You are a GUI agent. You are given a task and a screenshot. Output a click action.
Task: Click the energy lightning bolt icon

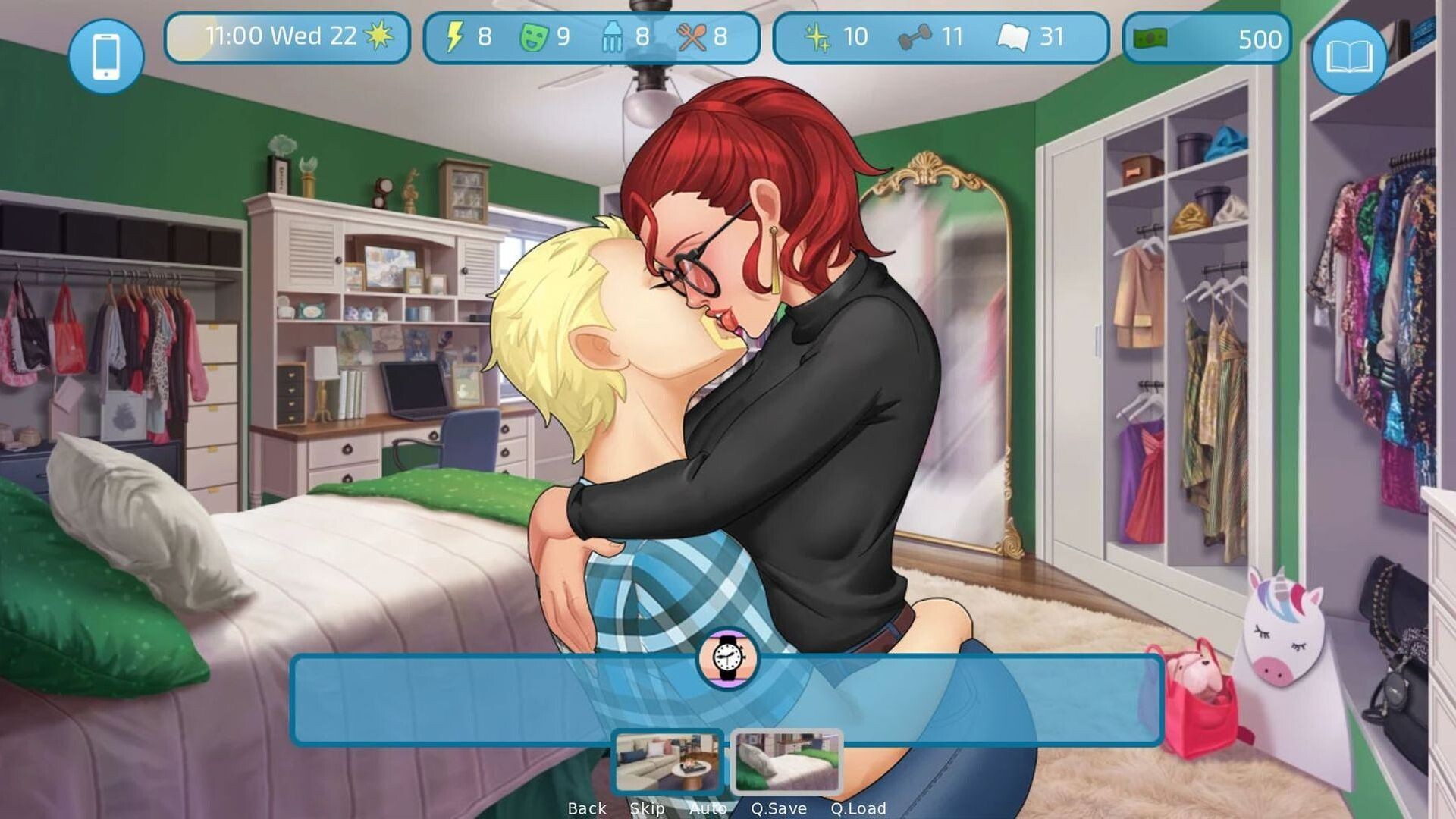(x=455, y=35)
